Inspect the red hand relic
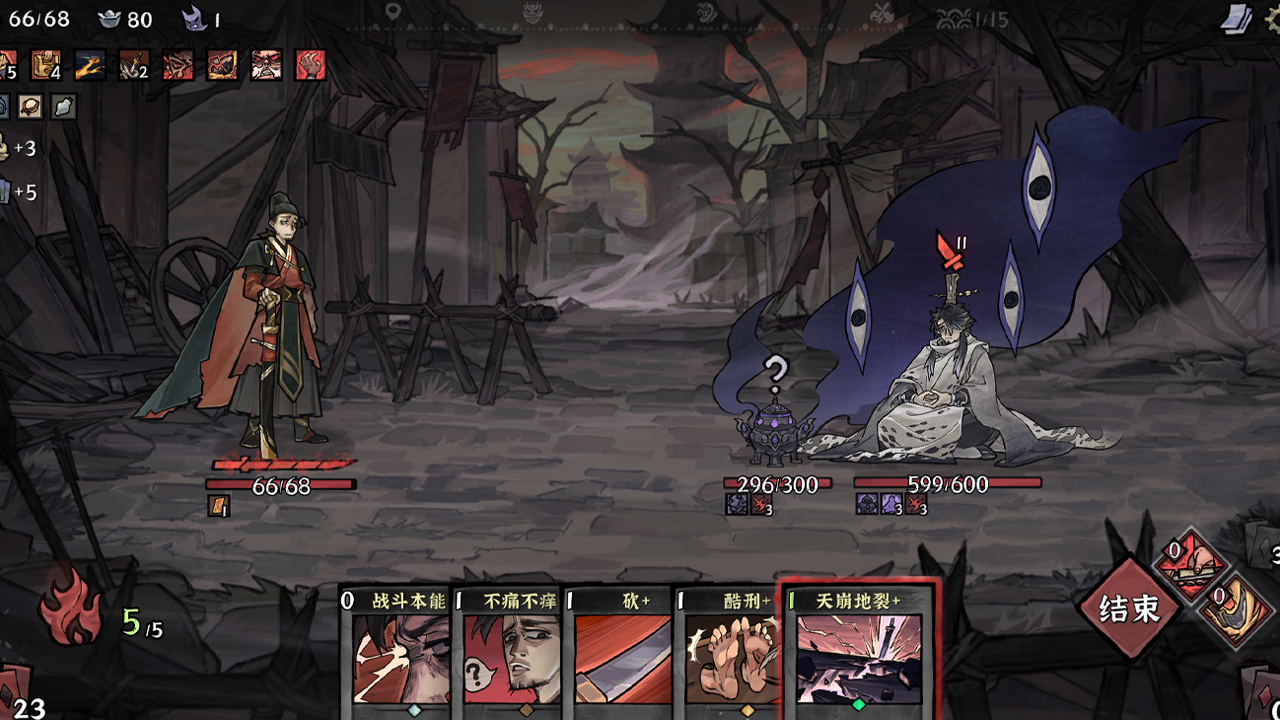 pos(310,66)
